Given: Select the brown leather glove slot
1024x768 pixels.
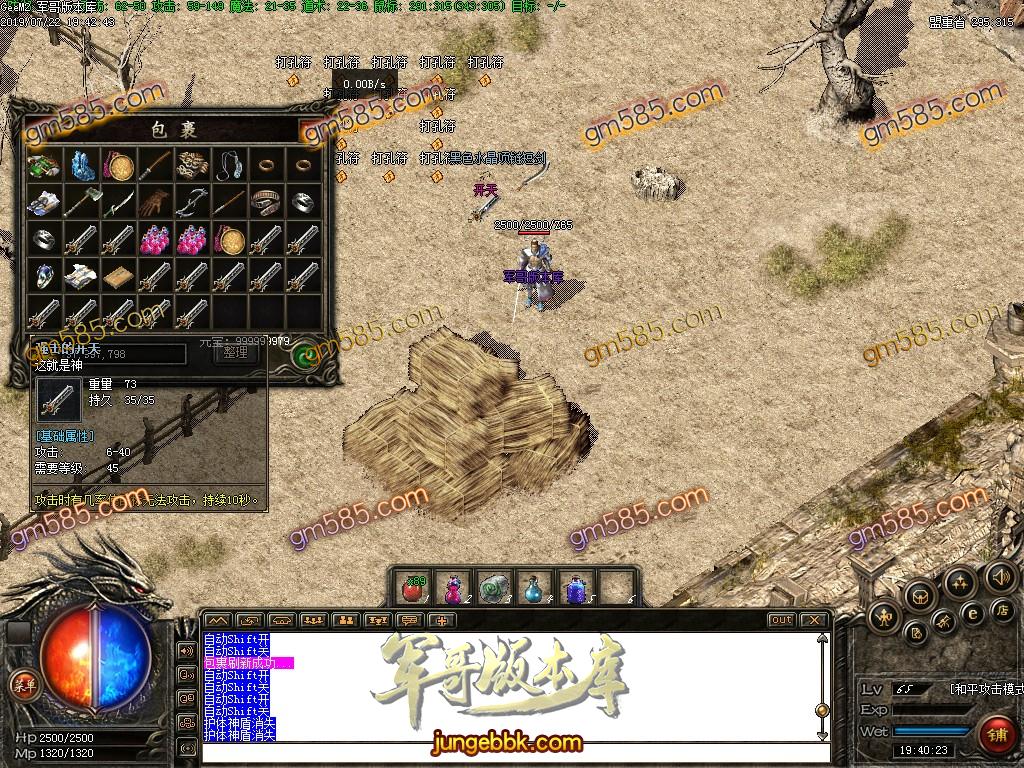Looking at the screenshot, I should tap(154, 203).
